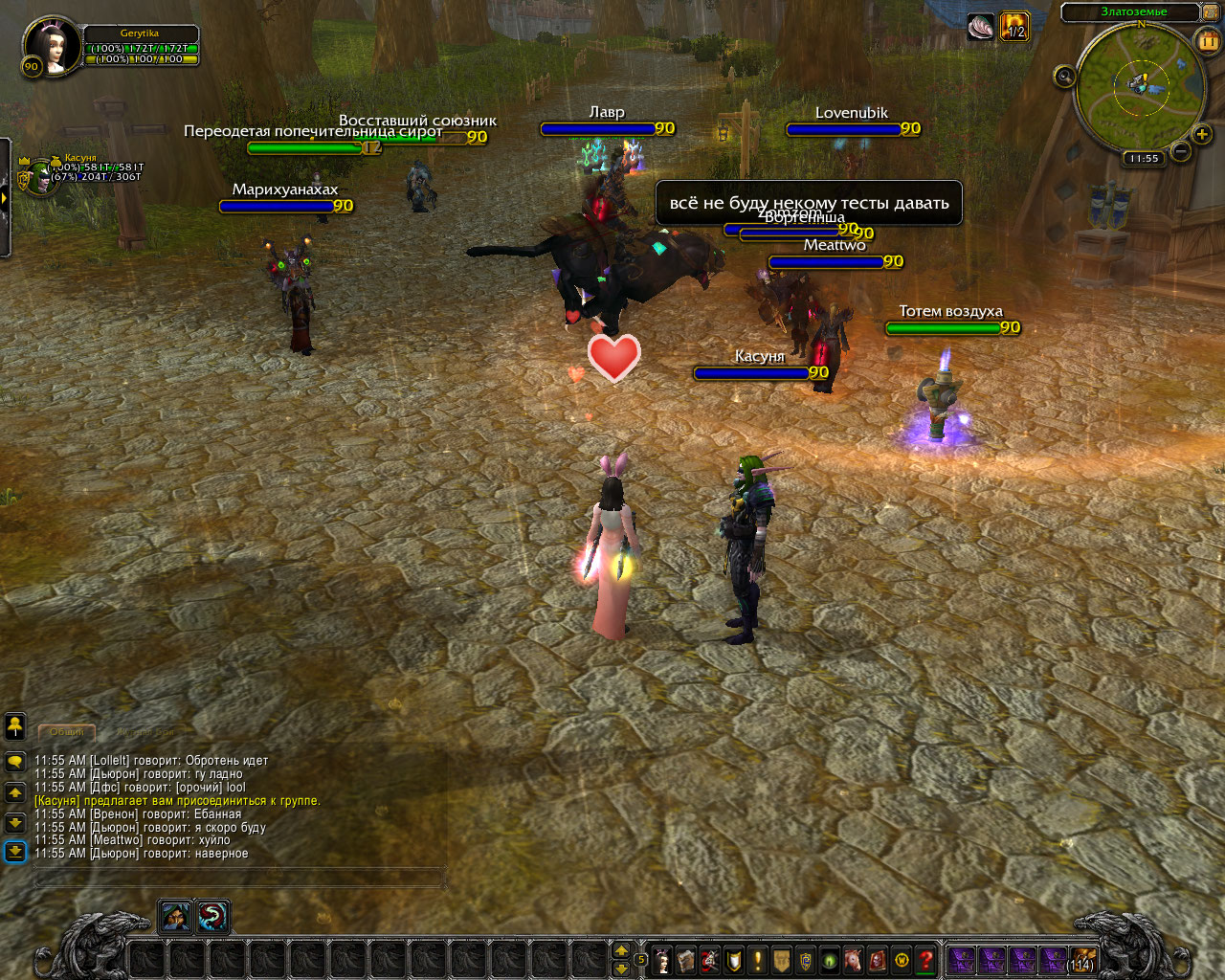Open the achievements shield button

pyautogui.click(x=734, y=960)
